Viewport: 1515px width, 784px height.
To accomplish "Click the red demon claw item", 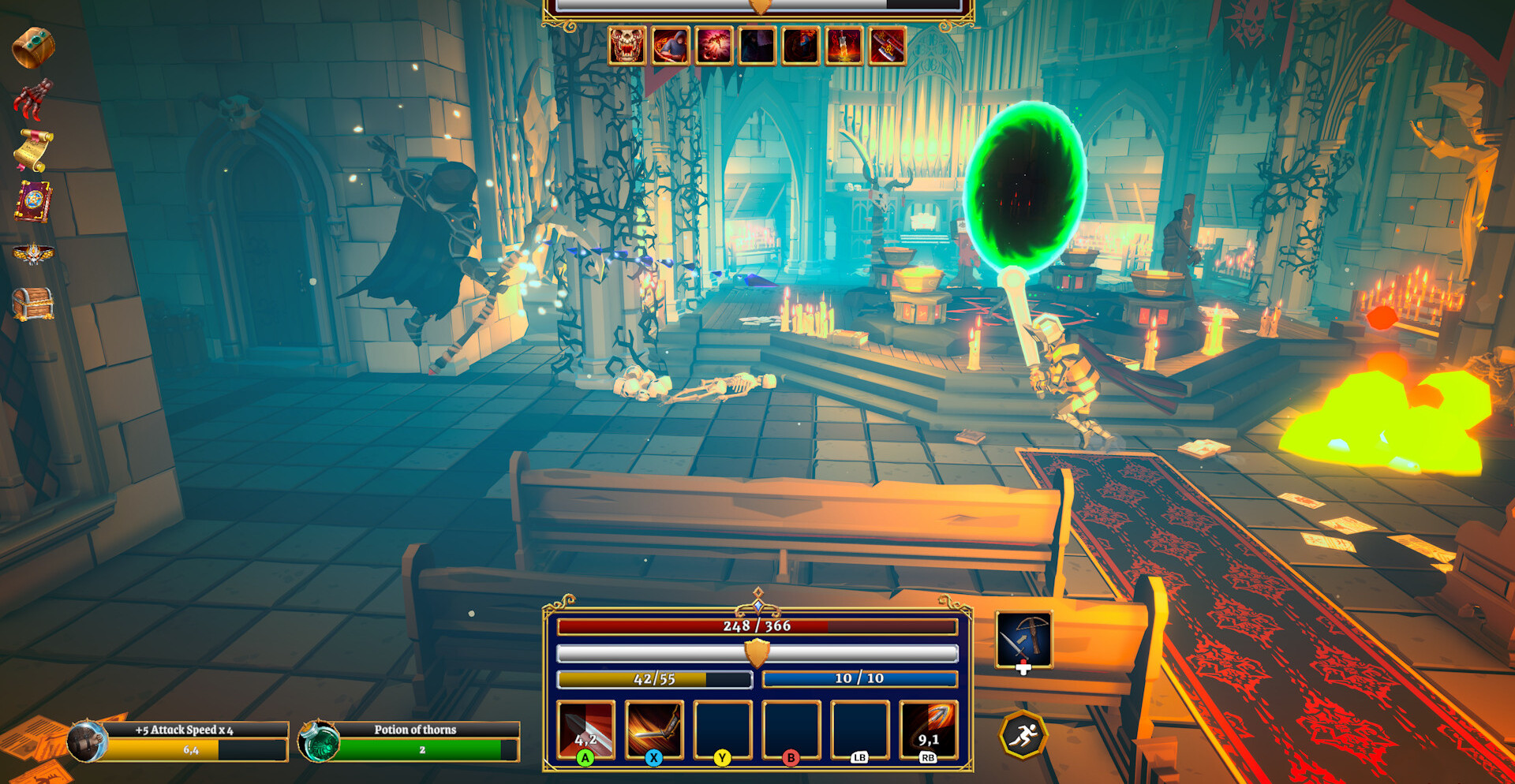I will (x=32, y=99).
